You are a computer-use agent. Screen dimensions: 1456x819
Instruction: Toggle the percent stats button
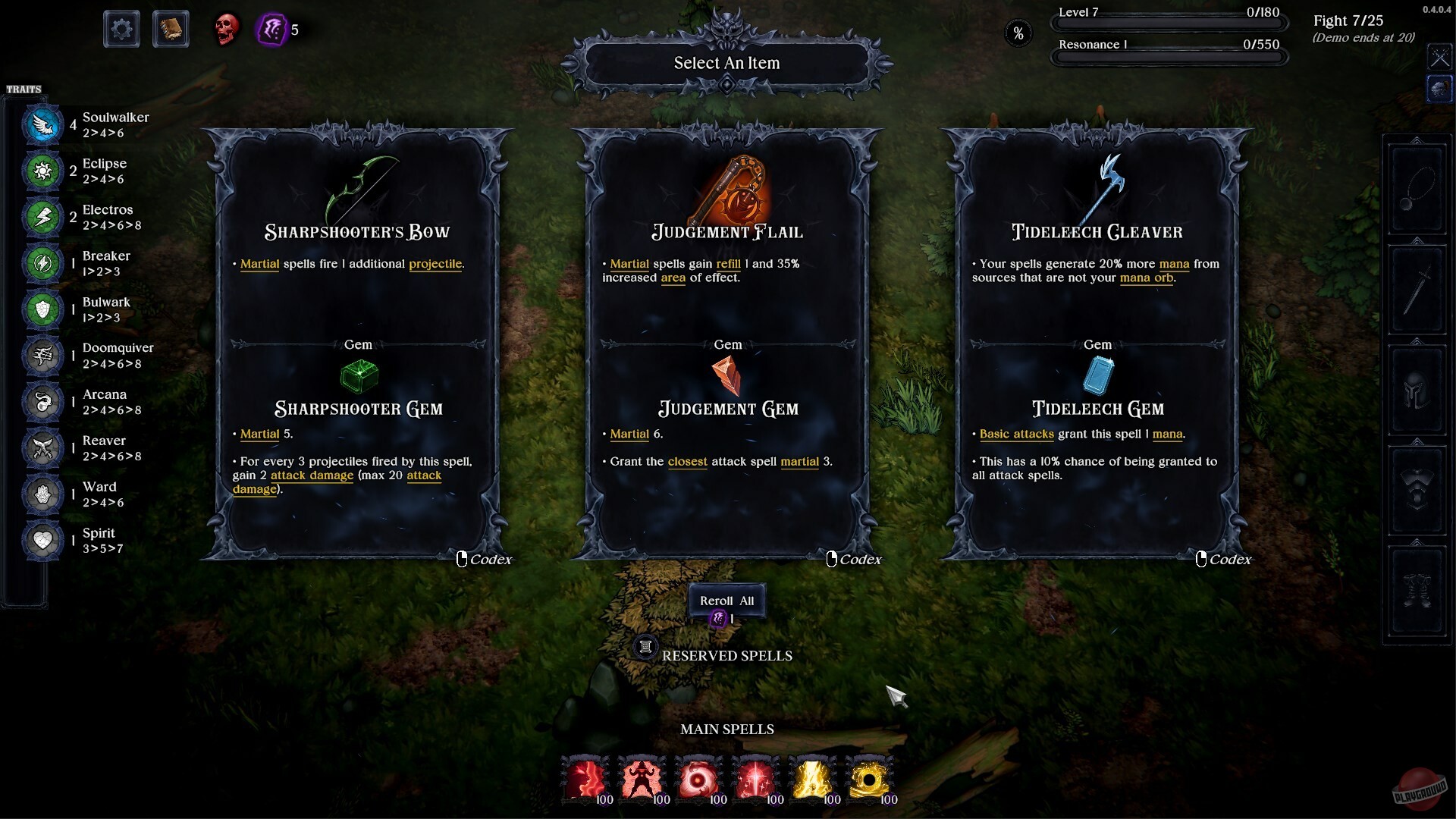click(x=1018, y=33)
